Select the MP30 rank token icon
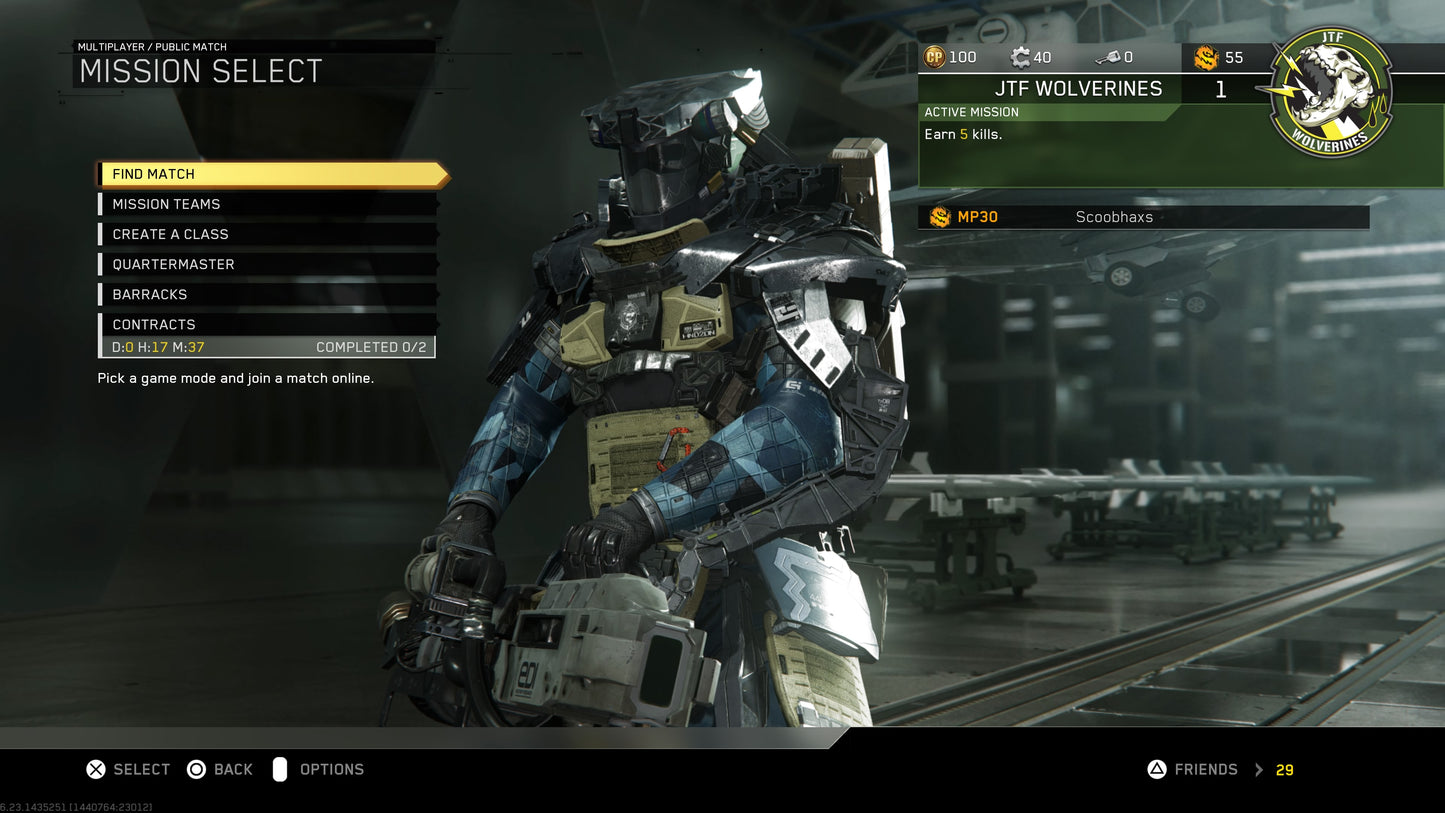The image size is (1445, 813). click(940, 217)
